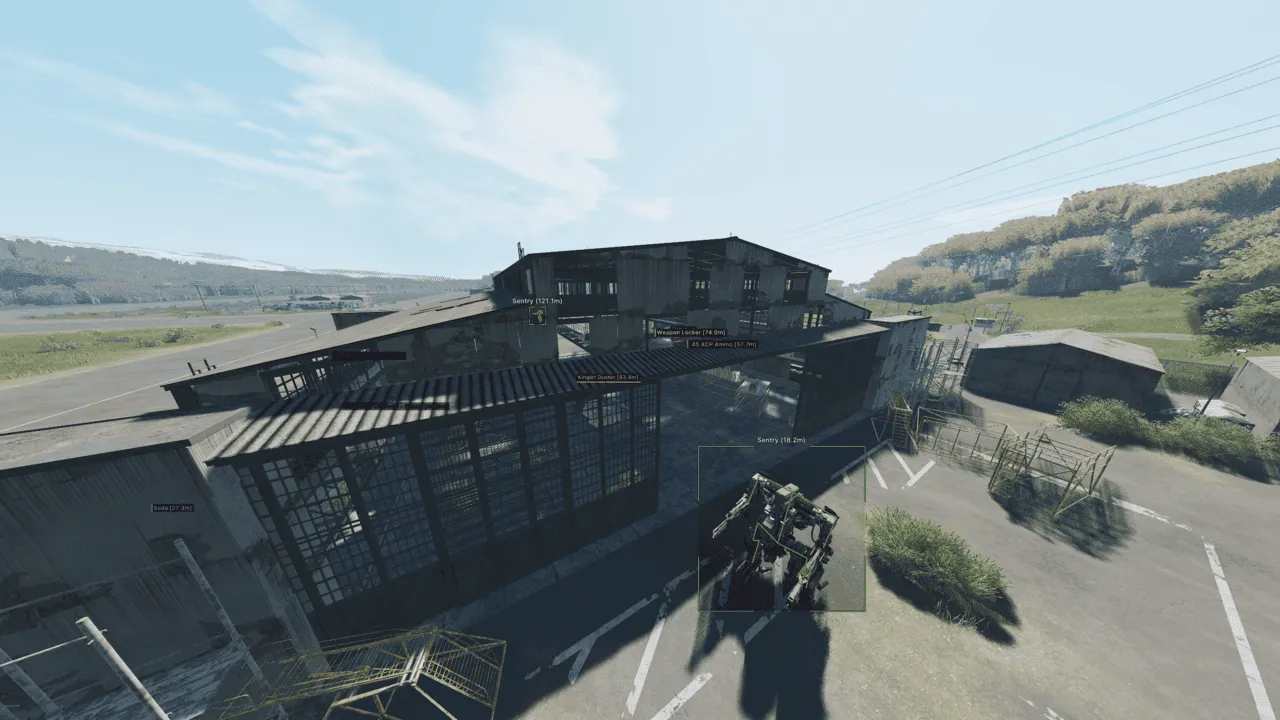
Task: Select the Soda [27.3m] nameplate
Action: pyautogui.click(x=172, y=508)
